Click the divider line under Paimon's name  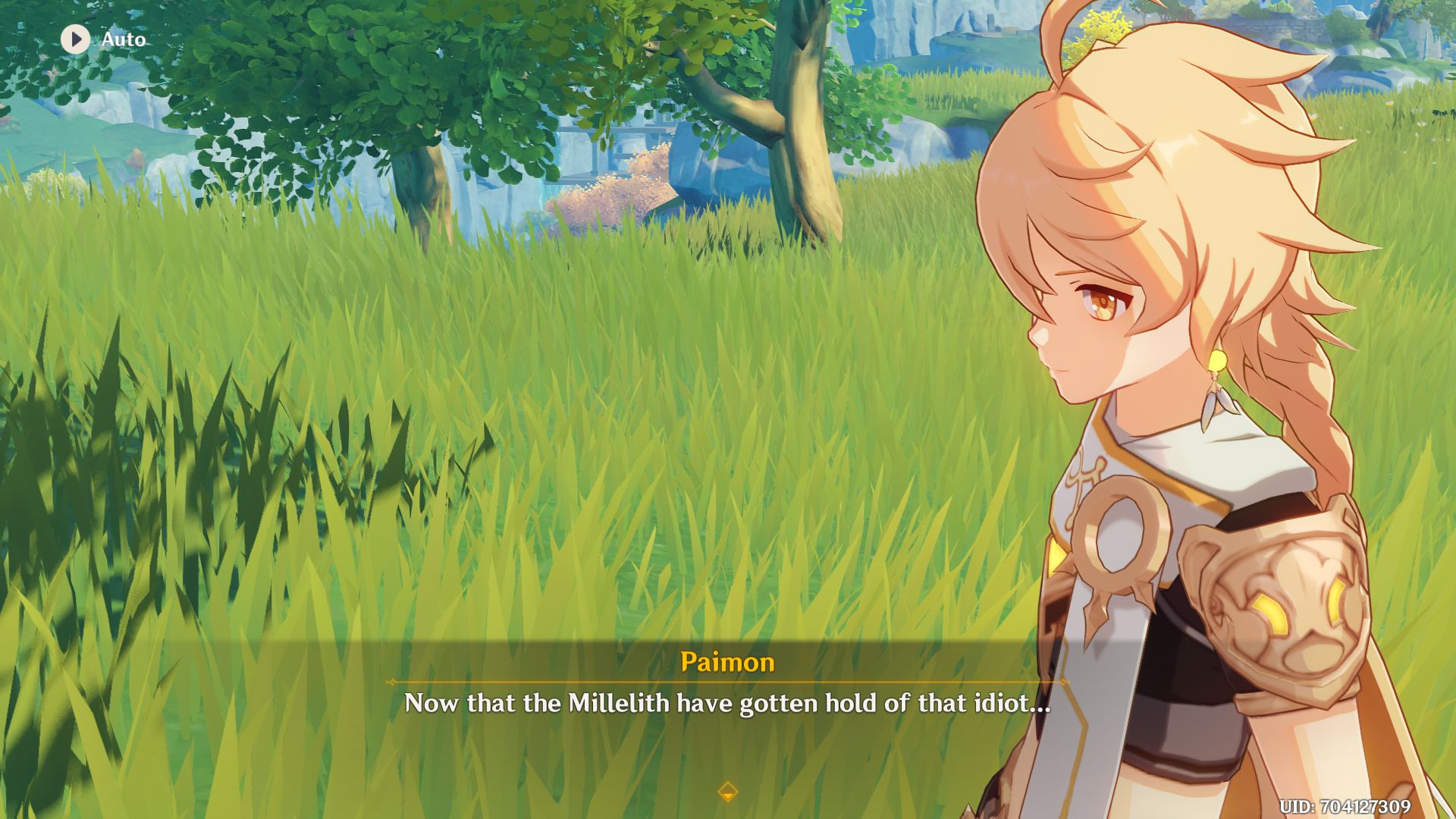click(x=726, y=682)
